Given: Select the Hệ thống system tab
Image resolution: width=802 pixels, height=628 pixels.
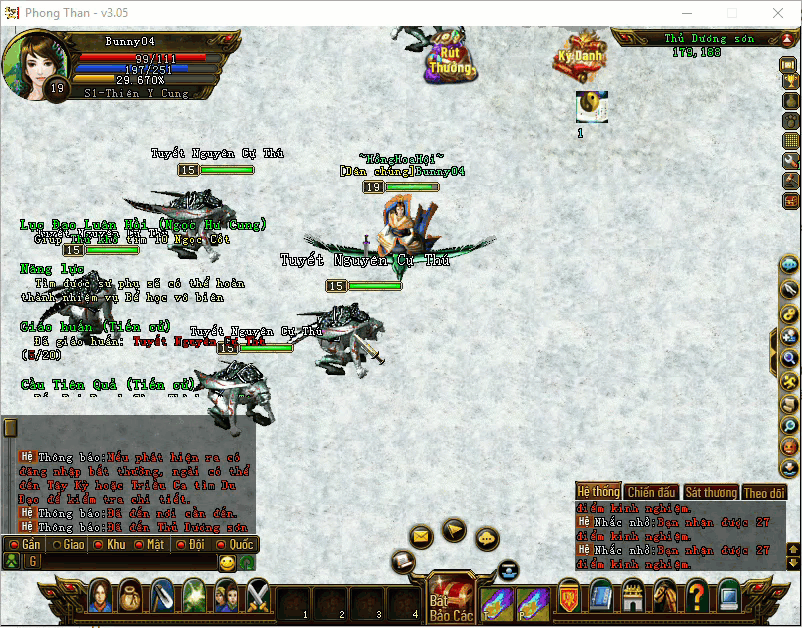Looking at the screenshot, I should 598,492.
